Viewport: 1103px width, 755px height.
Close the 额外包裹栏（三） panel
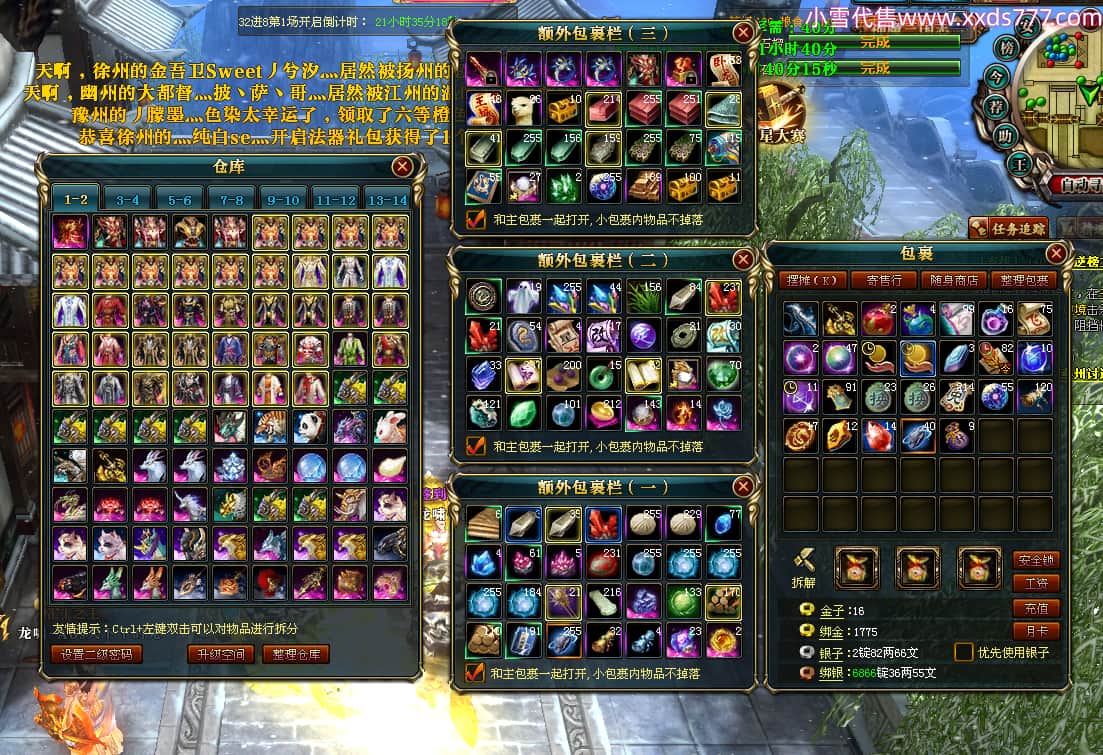[x=742, y=32]
